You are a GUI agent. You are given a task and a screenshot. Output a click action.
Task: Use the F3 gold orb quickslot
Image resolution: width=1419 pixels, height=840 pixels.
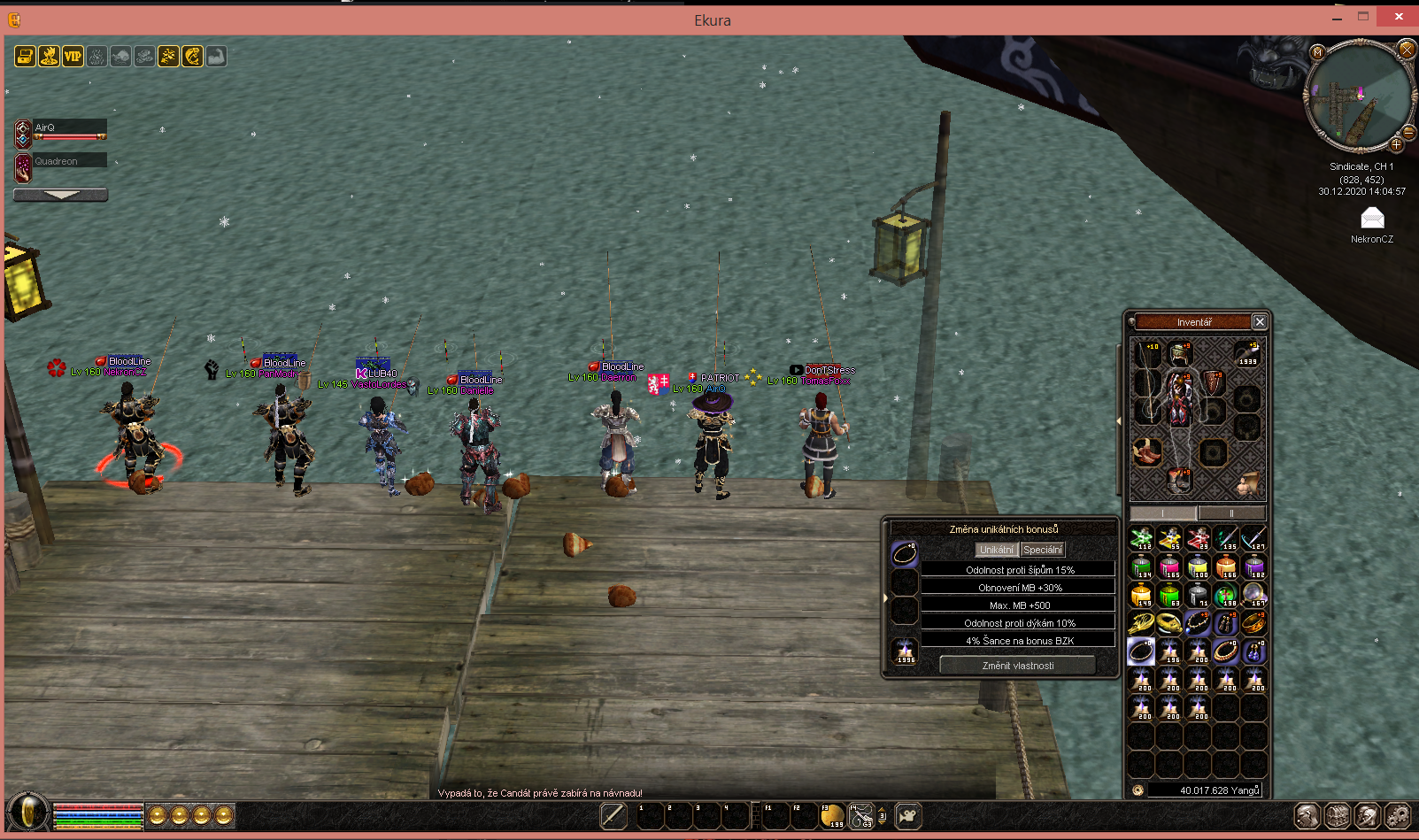pyautogui.click(x=831, y=816)
